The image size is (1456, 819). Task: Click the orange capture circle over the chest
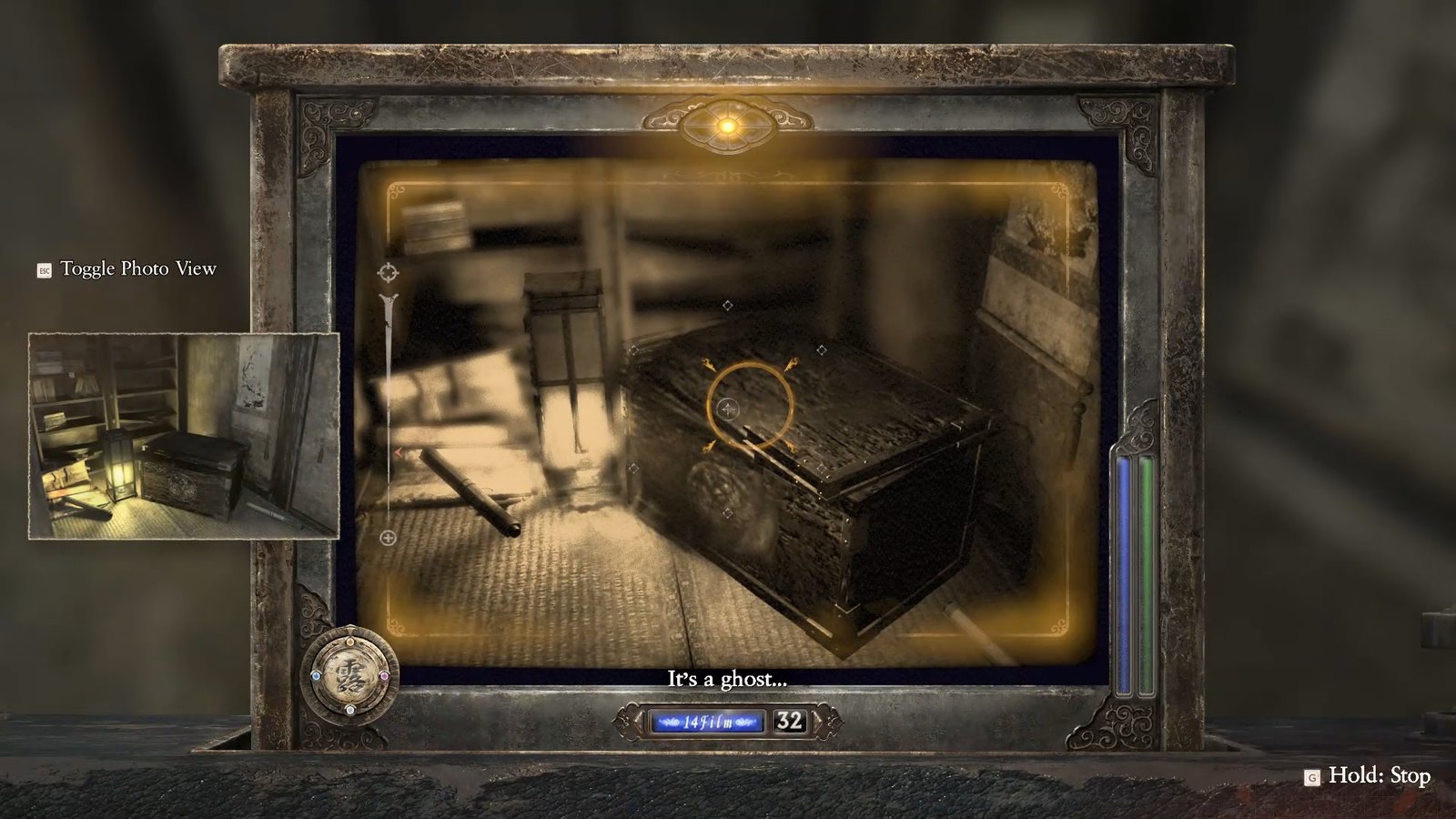pyautogui.click(x=748, y=403)
